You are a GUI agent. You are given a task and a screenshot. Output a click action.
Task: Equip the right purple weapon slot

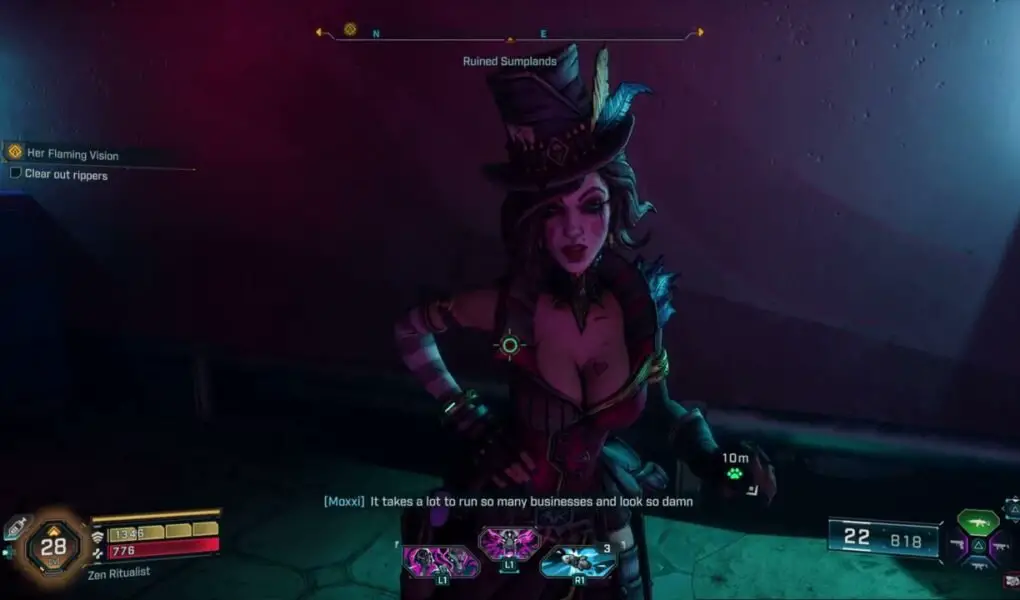(997, 546)
